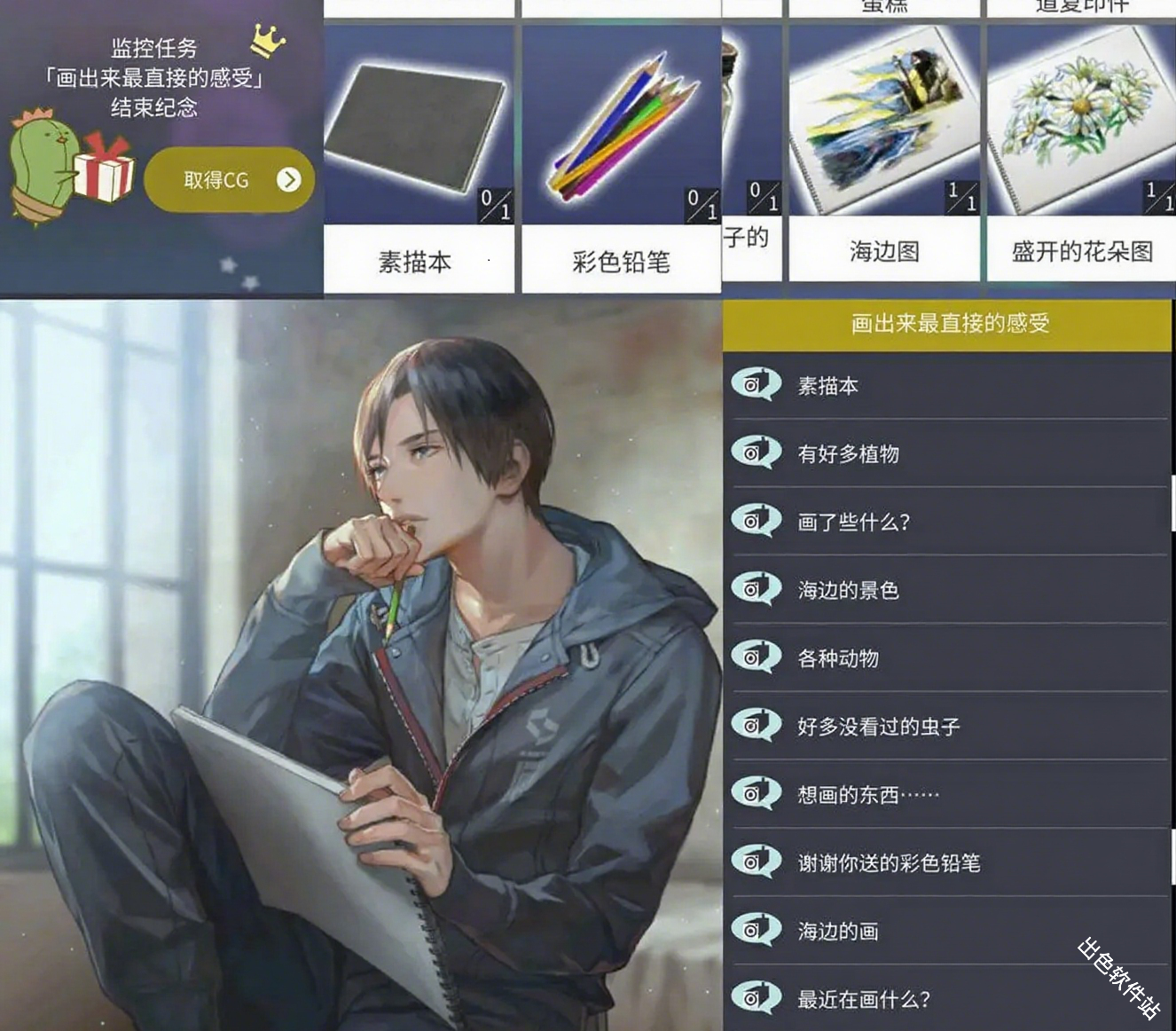Select the topic 想画的东西……
The width and height of the screenshot is (1176, 1031).
coord(865,794)
